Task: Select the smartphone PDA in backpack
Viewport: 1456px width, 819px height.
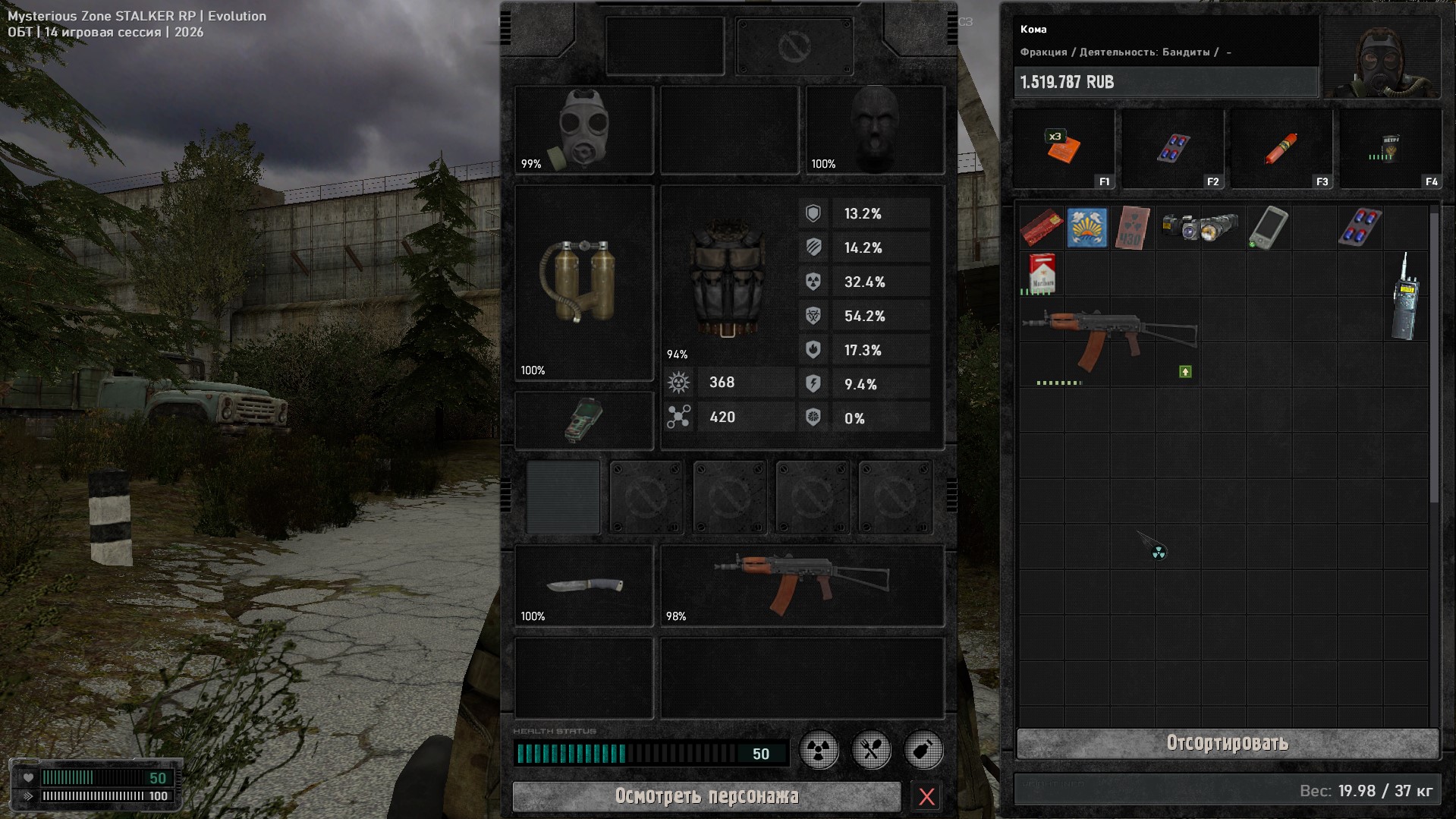Action: coord(1268,227)
